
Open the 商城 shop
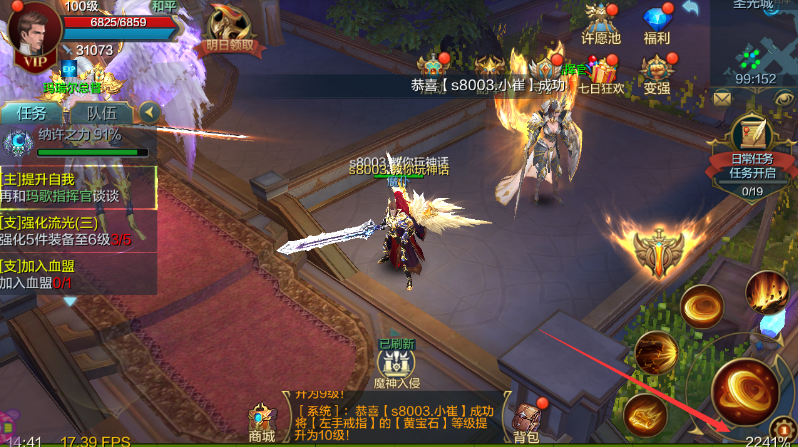point(262,421)
